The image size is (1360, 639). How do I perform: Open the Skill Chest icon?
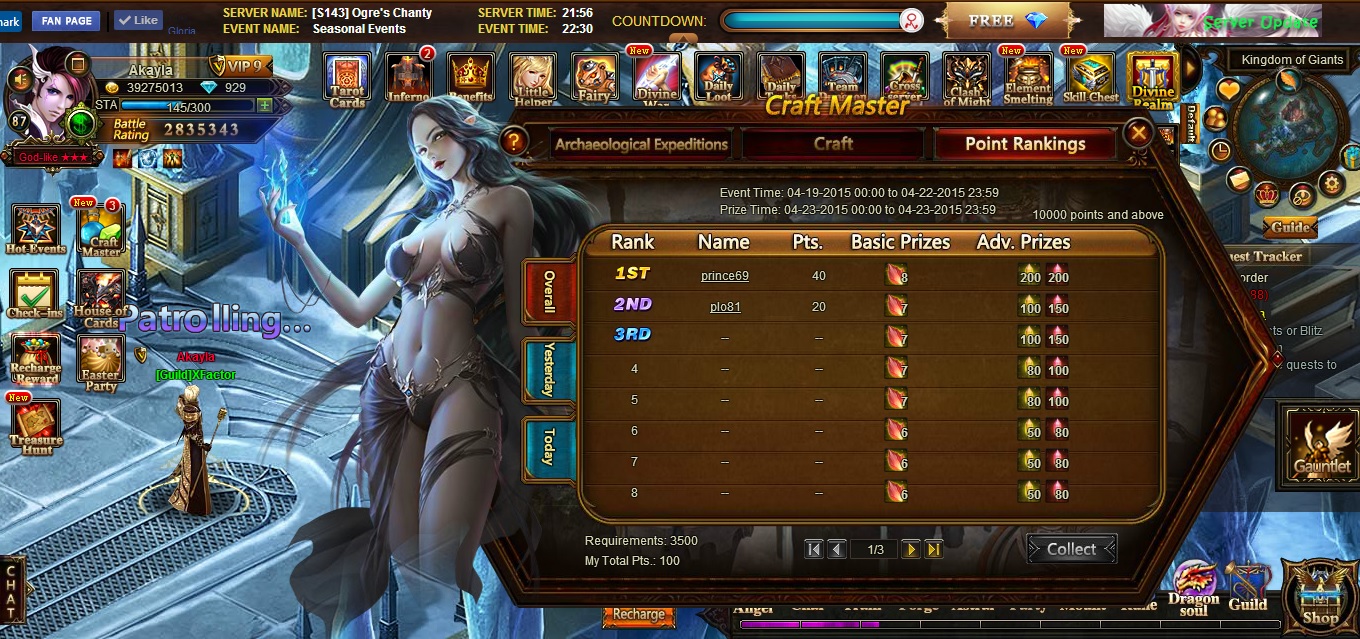[1090, 78]
